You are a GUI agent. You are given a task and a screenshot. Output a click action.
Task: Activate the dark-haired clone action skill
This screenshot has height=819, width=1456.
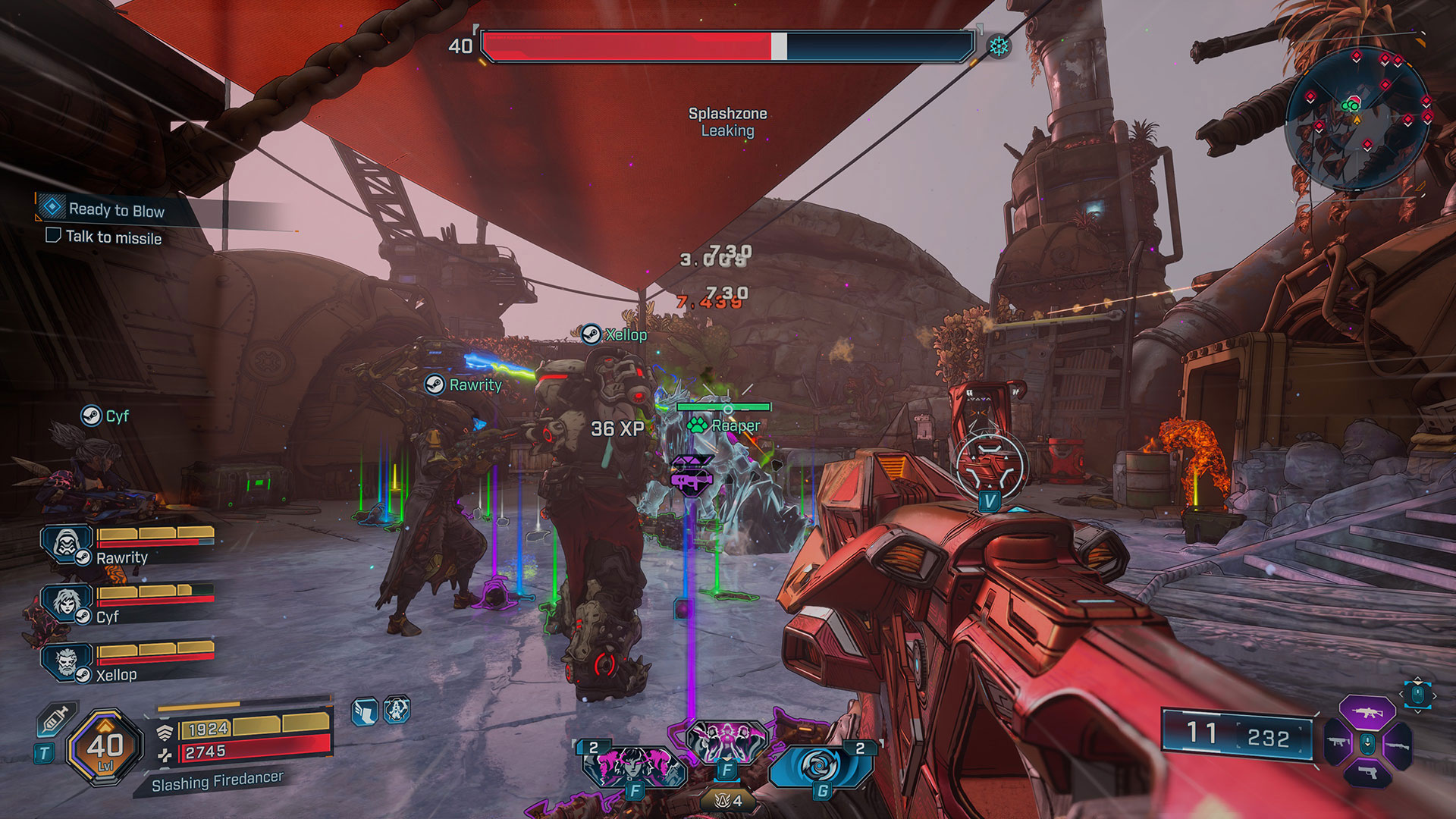click(x=635, y=767)
